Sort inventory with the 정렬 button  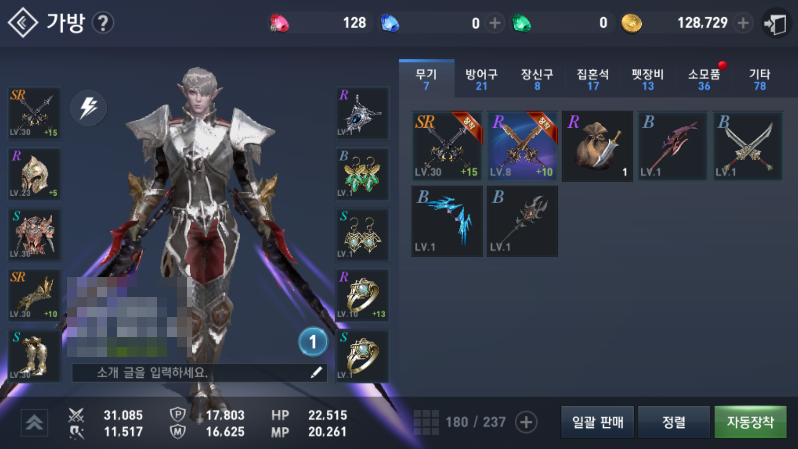point(673,422)
